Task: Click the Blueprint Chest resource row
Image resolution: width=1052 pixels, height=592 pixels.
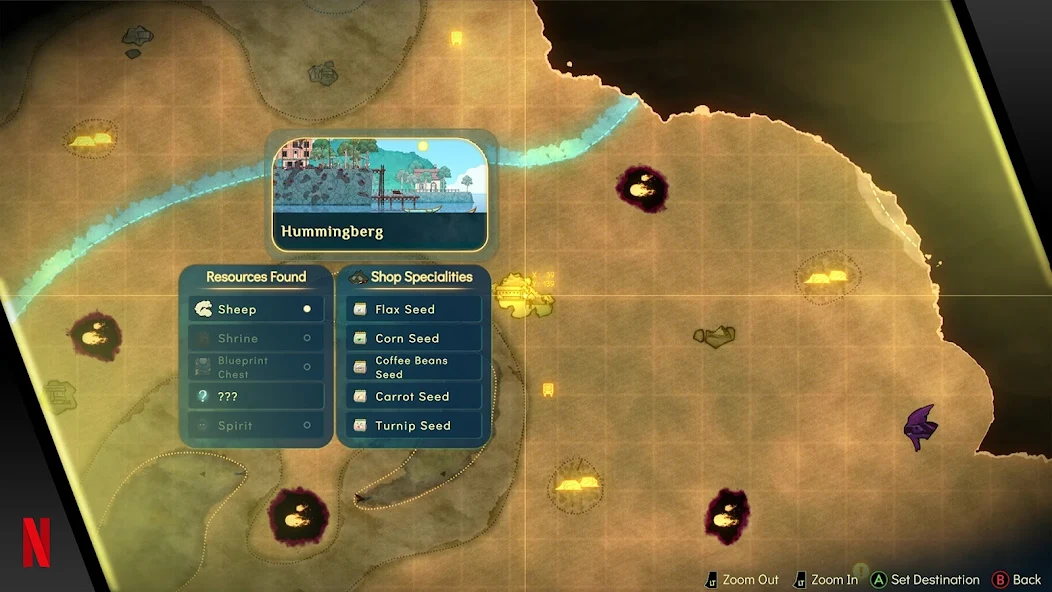Action: tap(256, 367)
